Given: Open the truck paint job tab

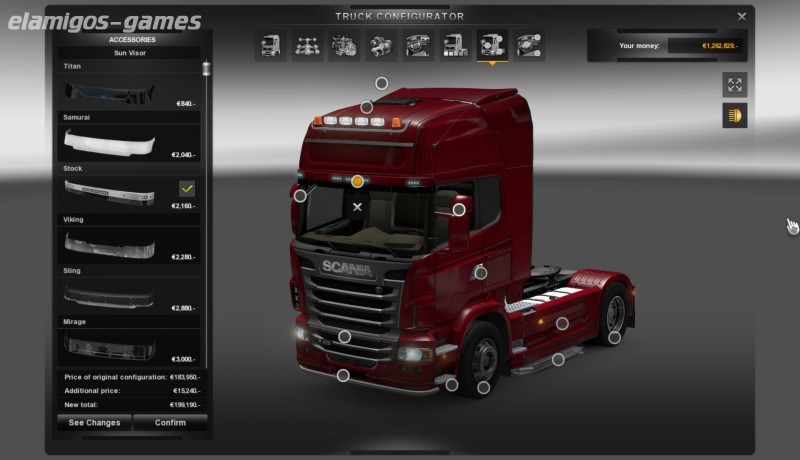Looking at the screenshot, I should click(454, 45).
